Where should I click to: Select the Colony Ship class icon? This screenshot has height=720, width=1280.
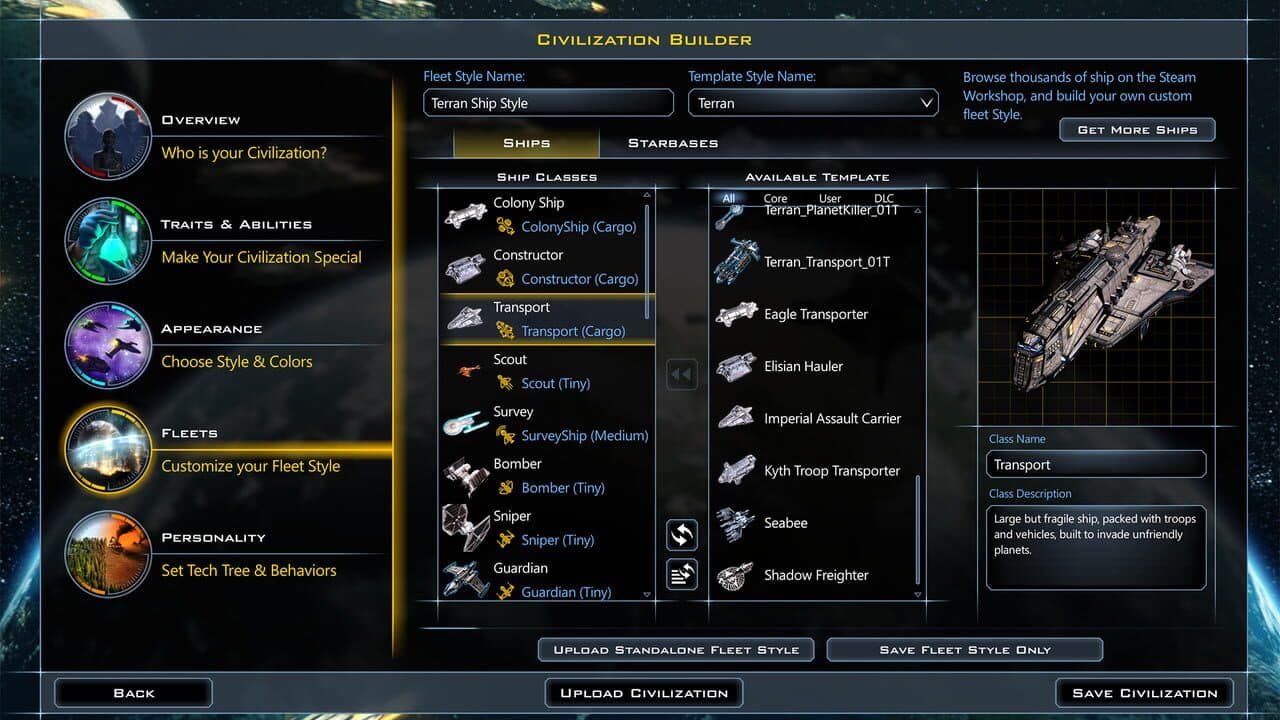pos(467,214)
